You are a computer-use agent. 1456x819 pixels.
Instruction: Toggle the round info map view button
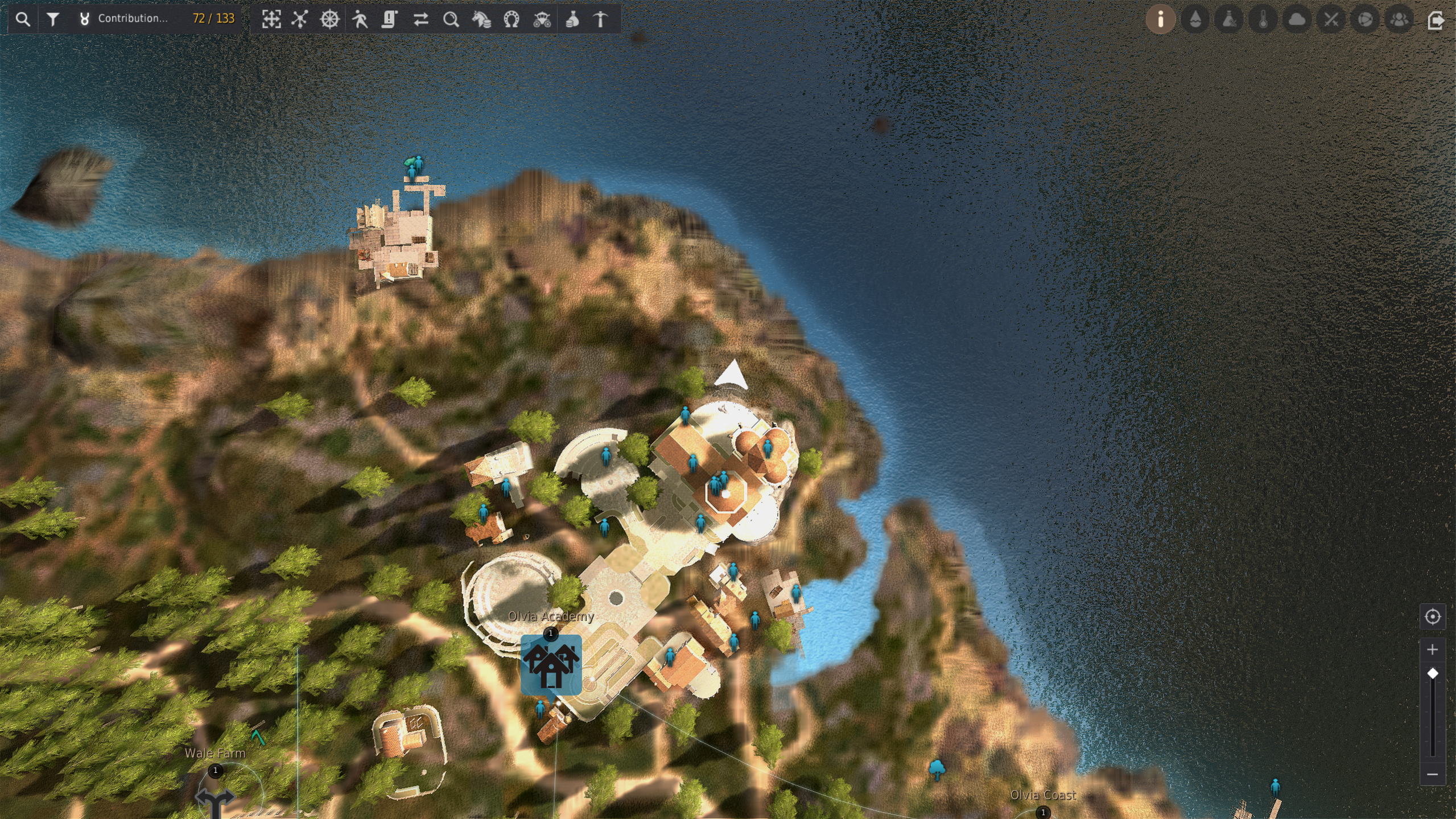tap(1160, 19)
